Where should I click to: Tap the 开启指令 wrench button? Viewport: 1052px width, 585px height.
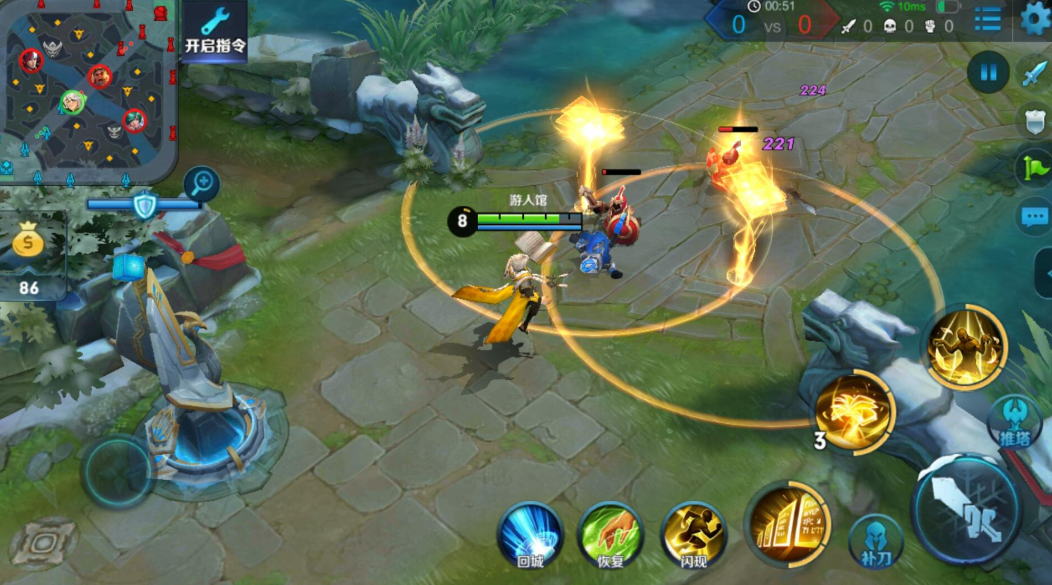[x=215, y=30]
